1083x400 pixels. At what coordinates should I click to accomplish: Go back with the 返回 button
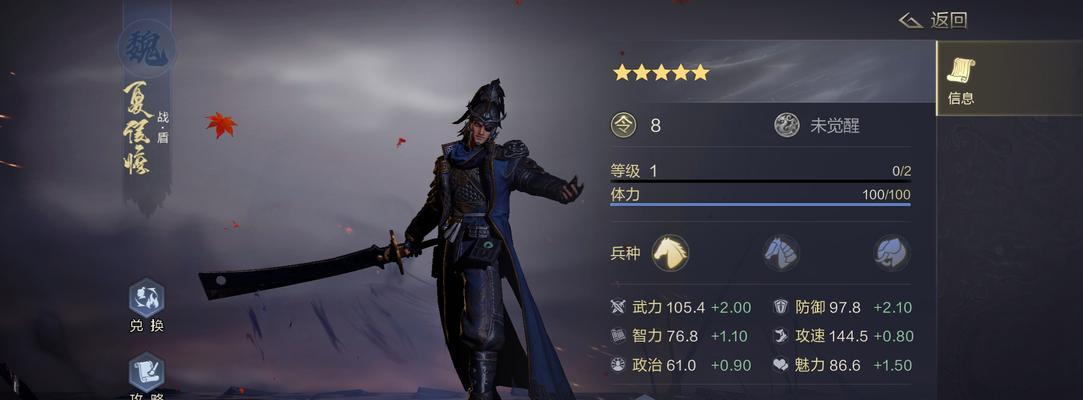tap(933, 20)
